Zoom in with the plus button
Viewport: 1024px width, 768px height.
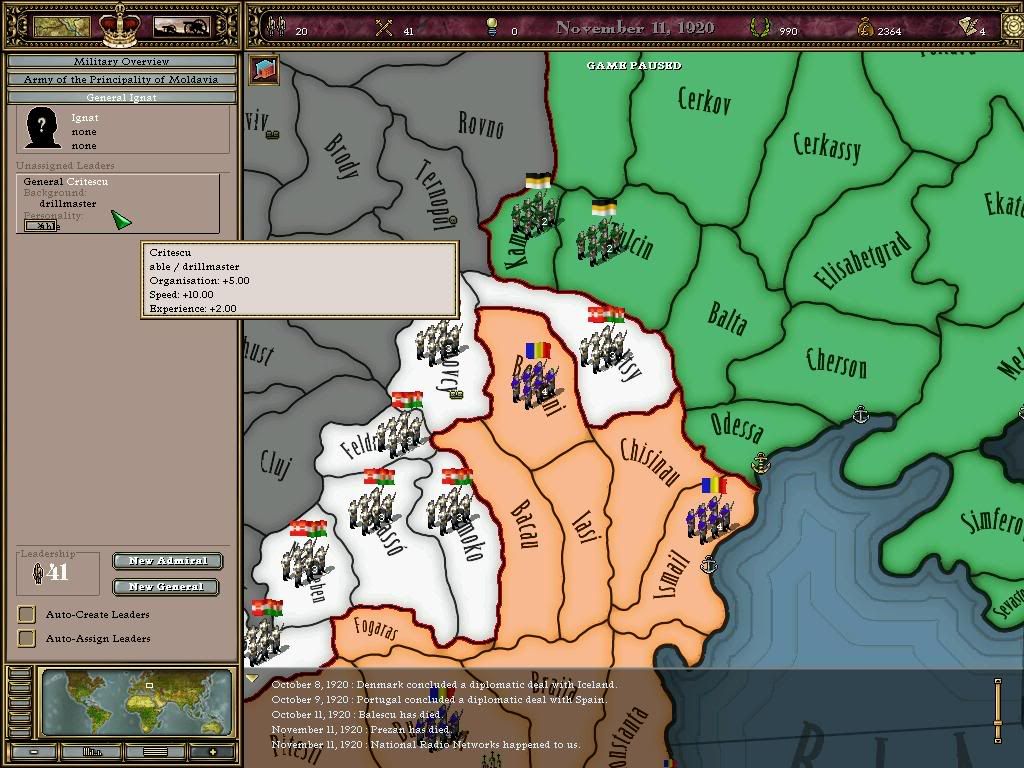tap(212, 752)
